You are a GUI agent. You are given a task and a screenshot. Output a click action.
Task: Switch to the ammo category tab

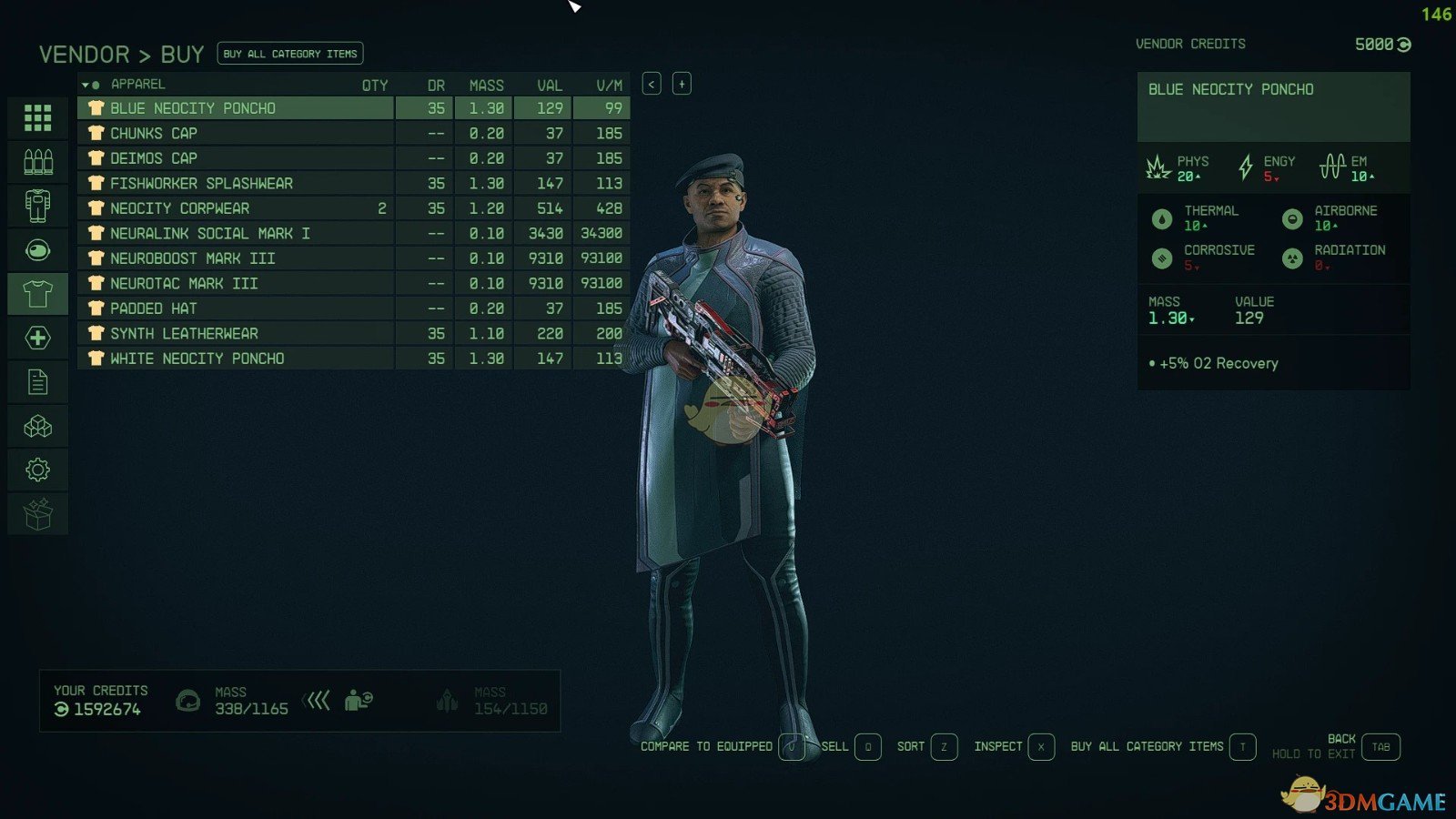37,162
